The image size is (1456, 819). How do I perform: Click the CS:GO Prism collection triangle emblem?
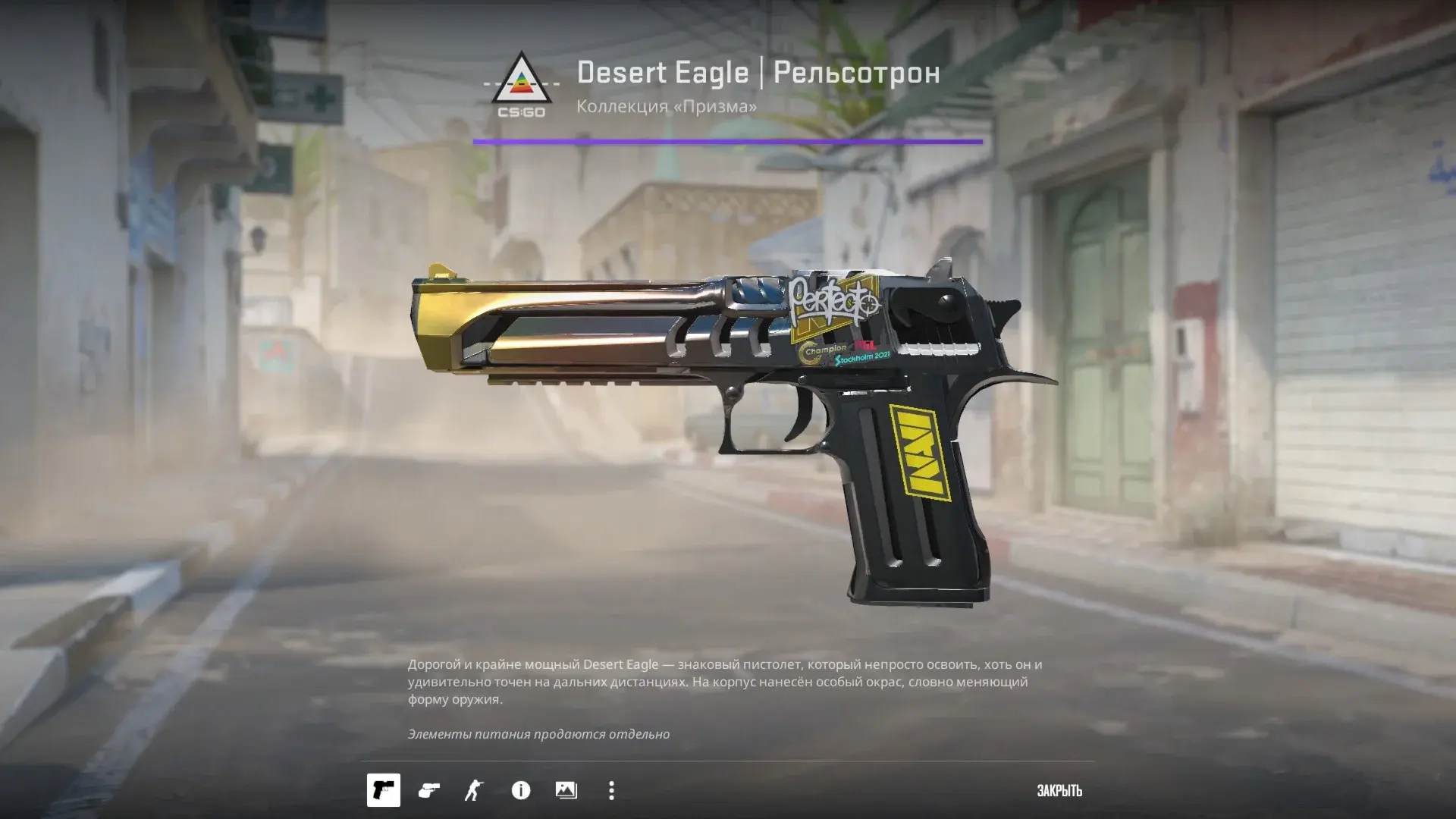(x=520, y=80)
